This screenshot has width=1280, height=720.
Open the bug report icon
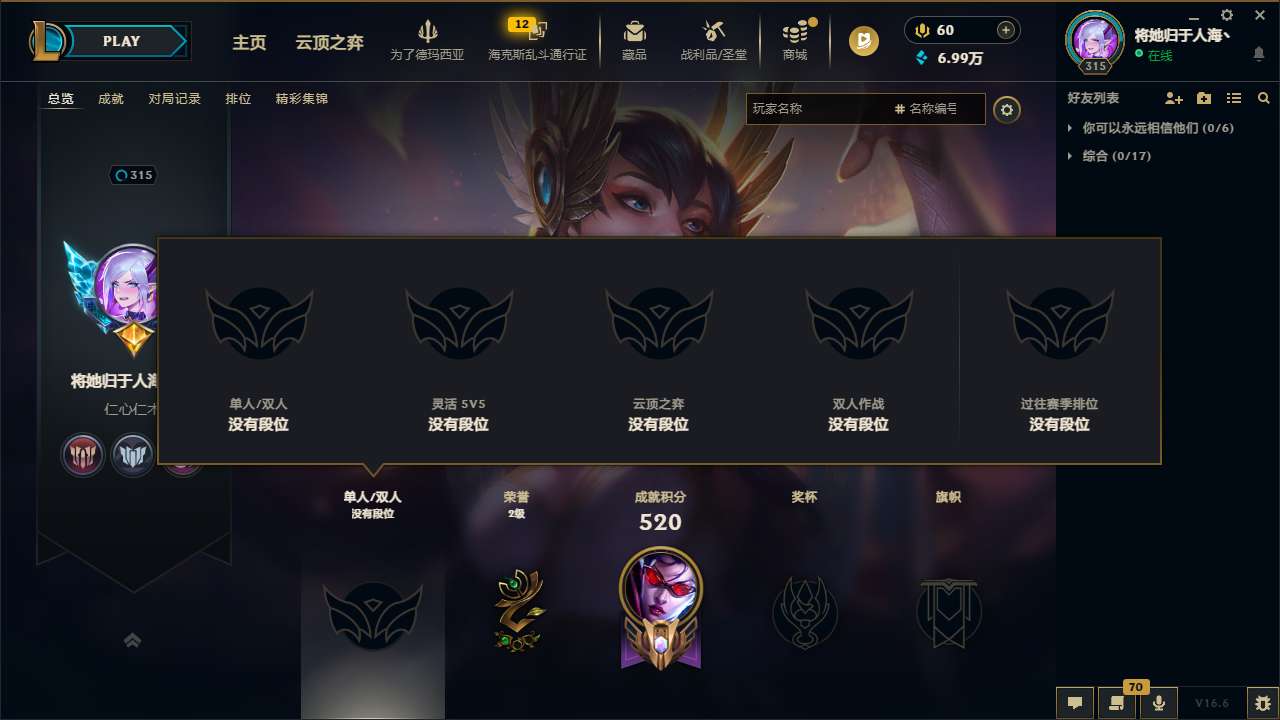(1262, 702)
